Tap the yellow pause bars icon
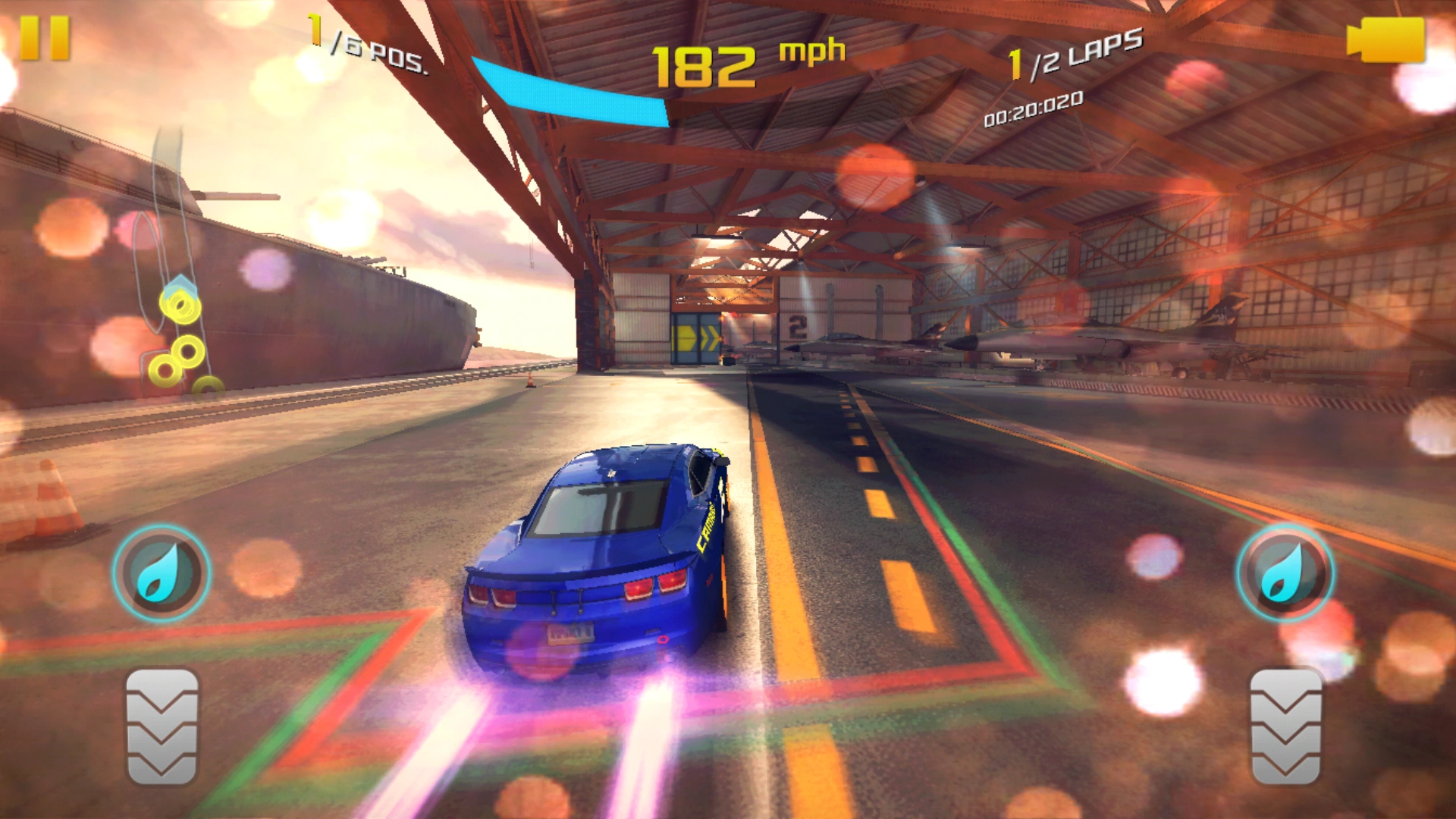This screenshot has width=1456, height=819. (x=45, y=39)
